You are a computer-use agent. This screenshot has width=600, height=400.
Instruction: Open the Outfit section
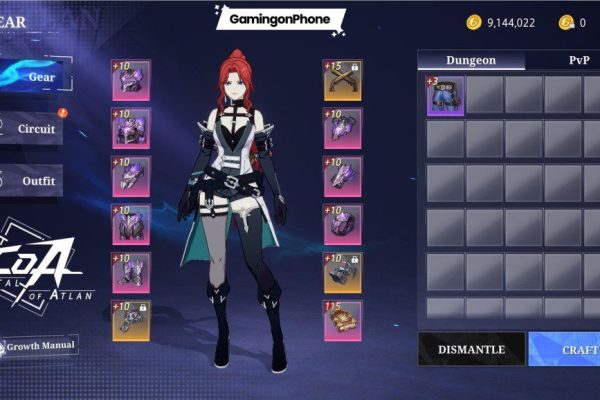click(x=42, y=181)
